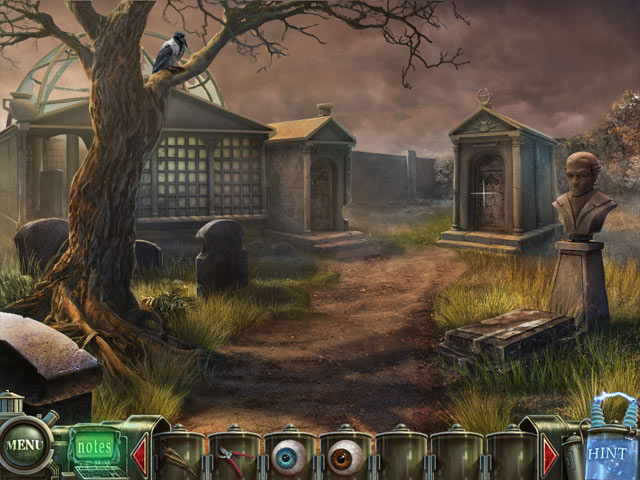Select the blue glass eye item
640x480 pixels.
289,456
